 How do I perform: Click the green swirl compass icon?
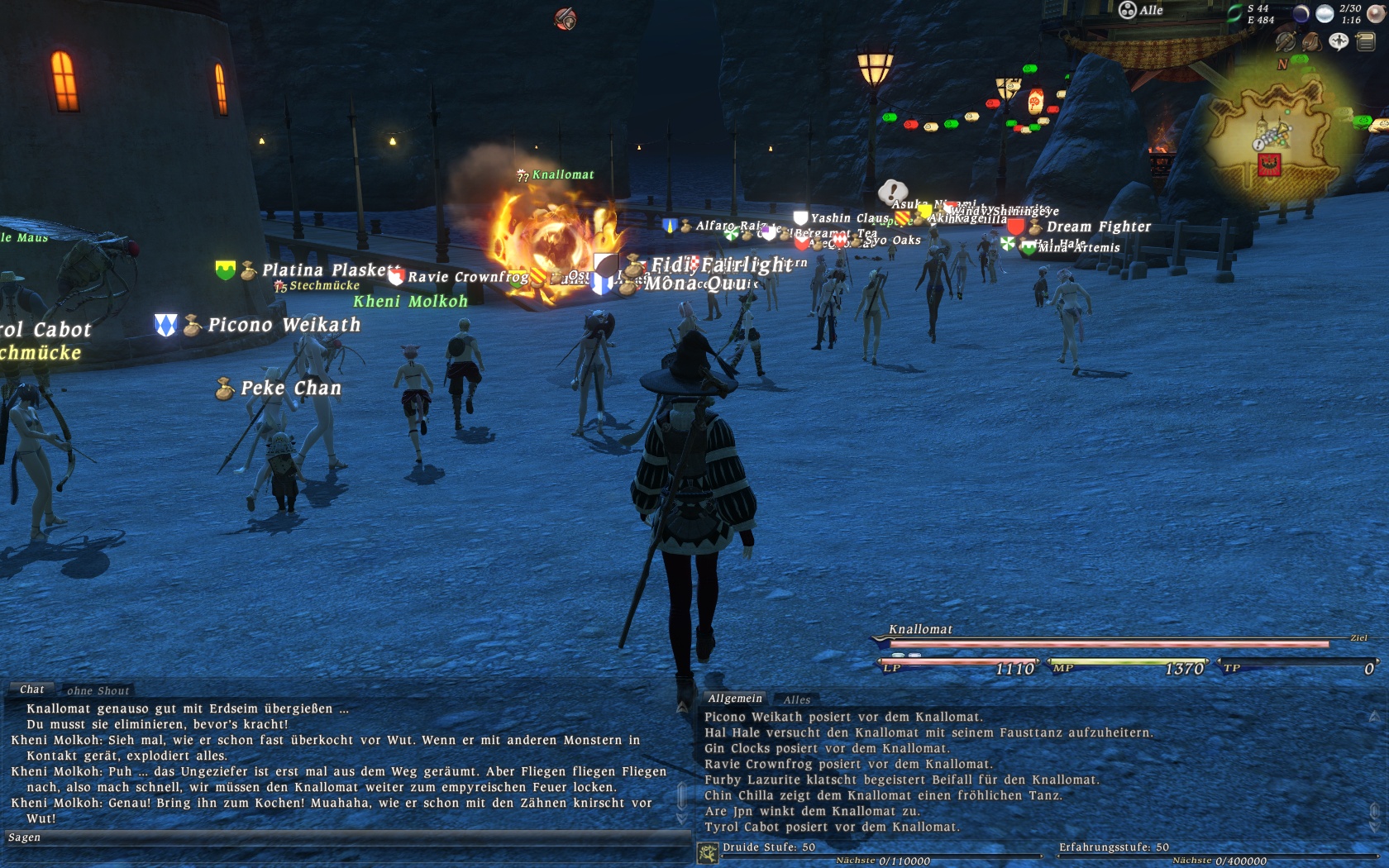click(x=1234, y=13)
